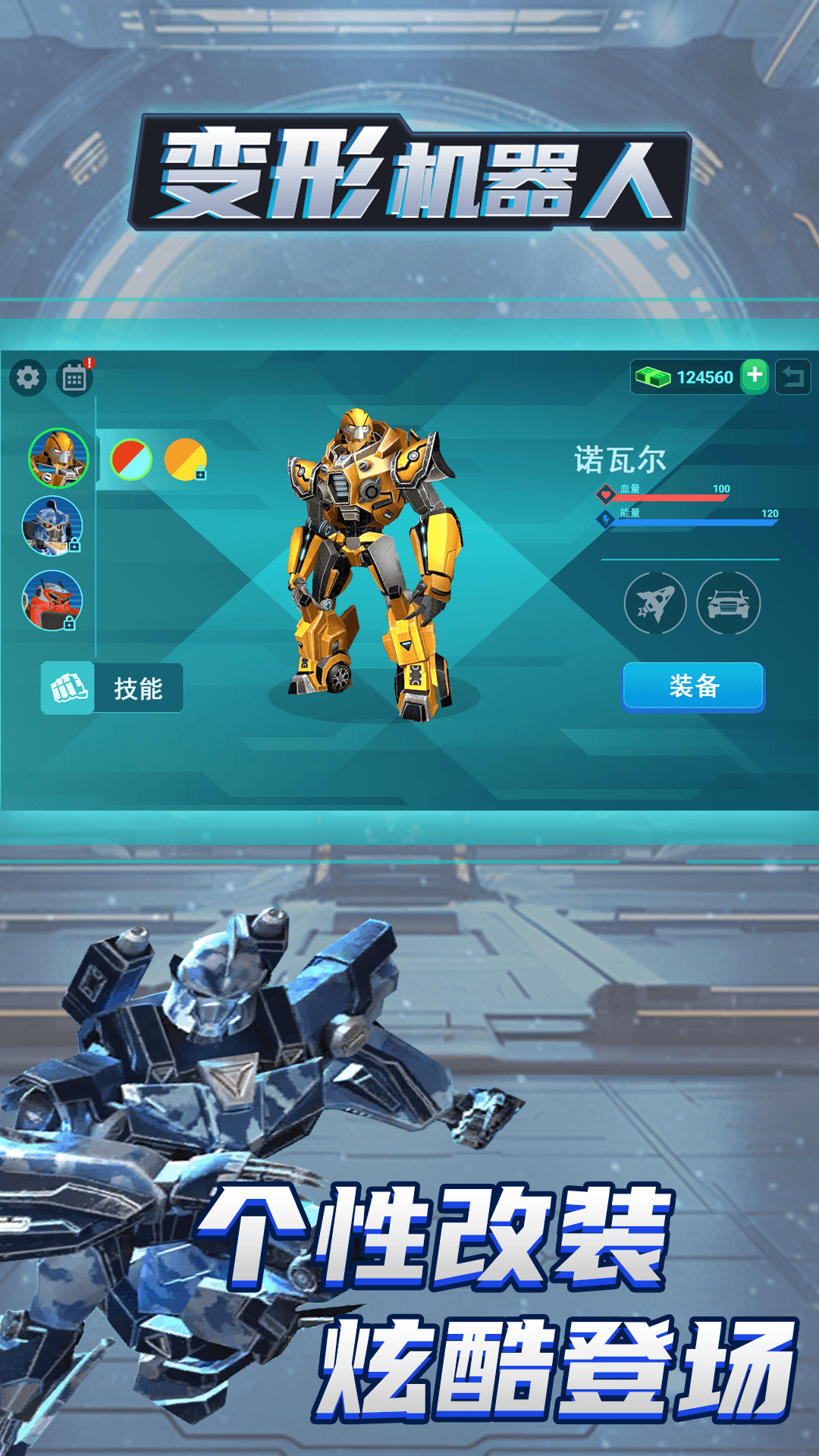Image resolution: width=819 pixels, height=1456 pixels.
Task: Tap the blue 装备 equip button
Action: click(694, 686)
